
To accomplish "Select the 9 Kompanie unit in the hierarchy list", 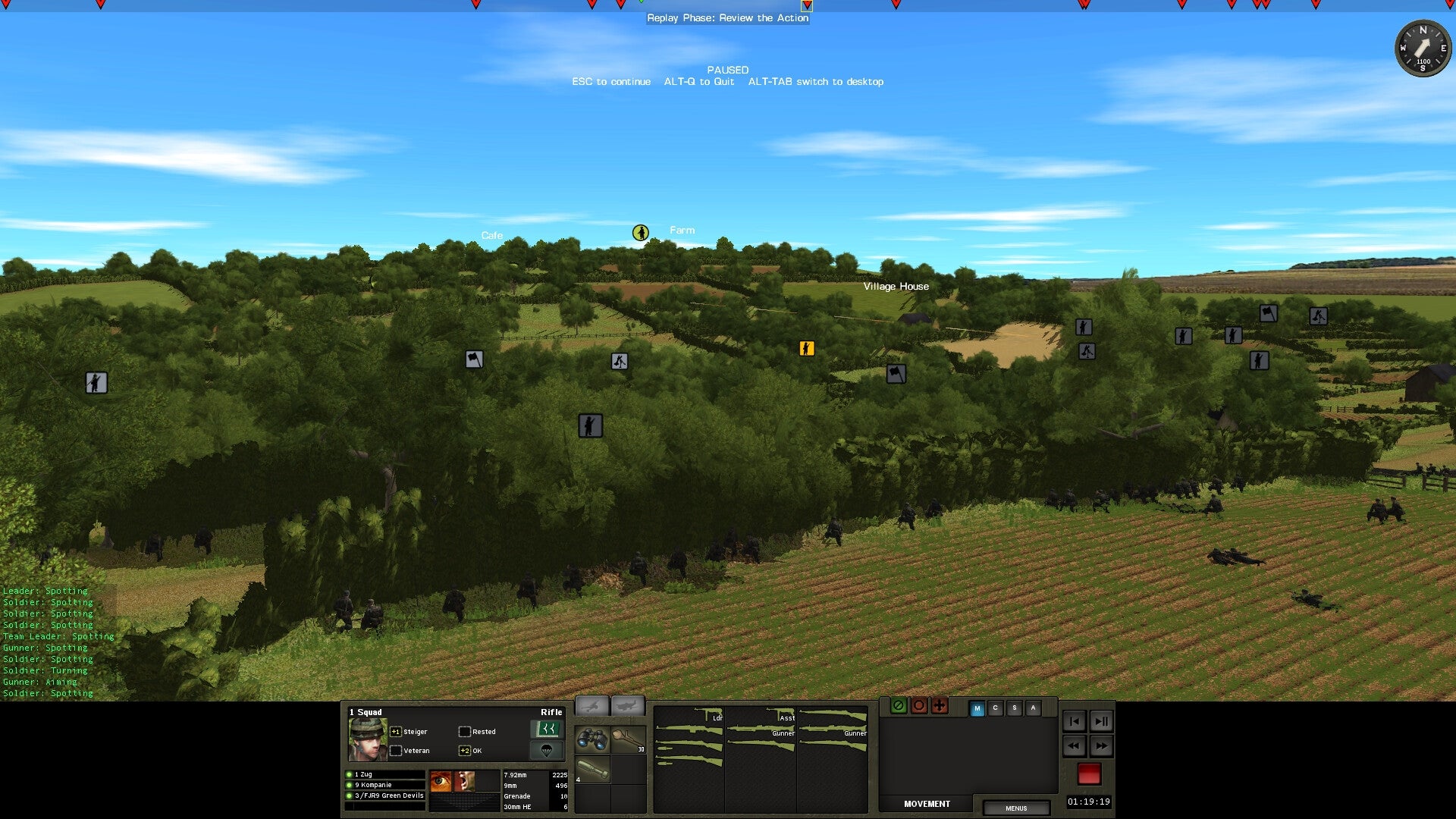I will (x=372, y=785).
